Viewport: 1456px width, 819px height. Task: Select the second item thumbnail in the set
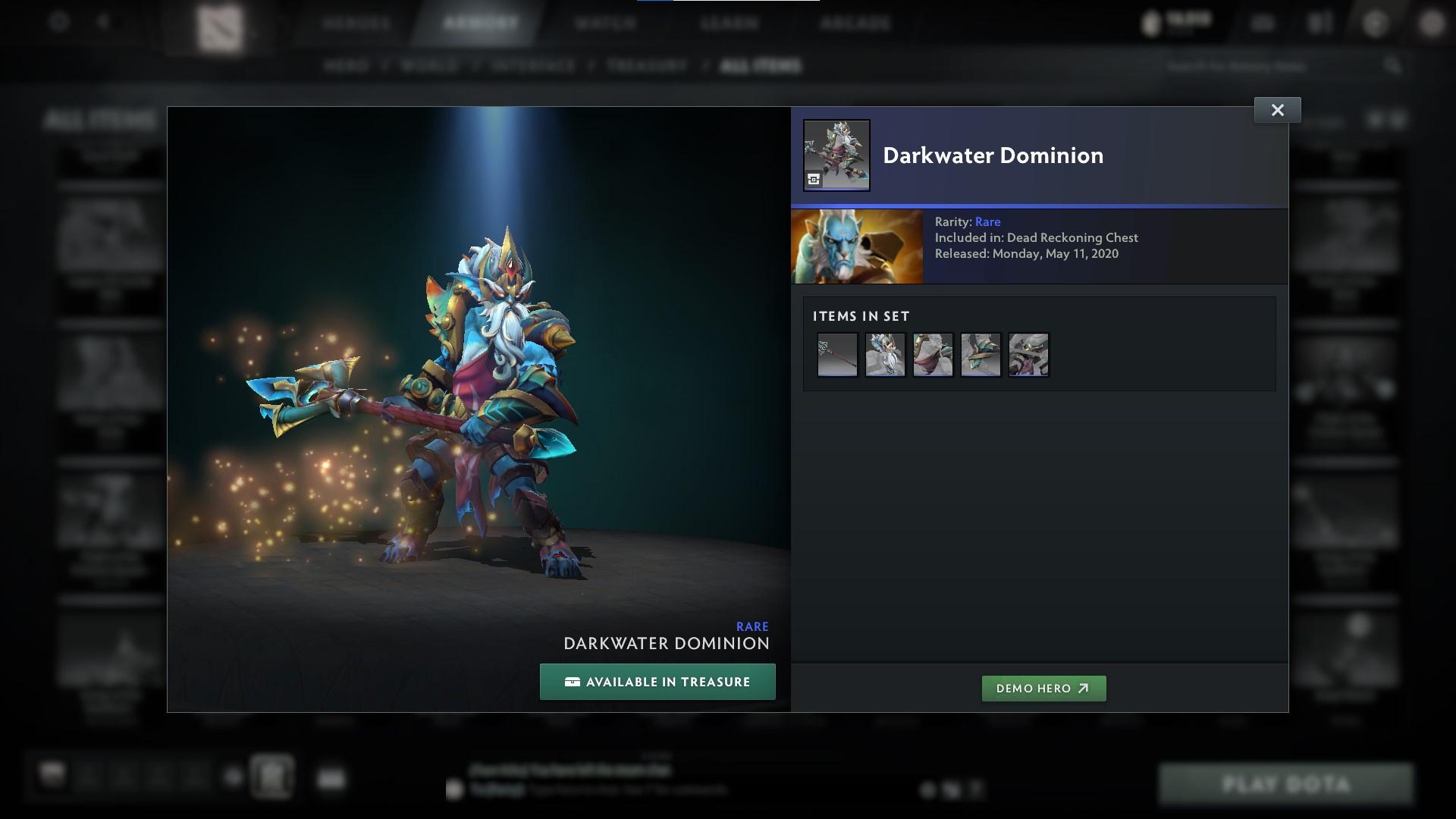885,354
